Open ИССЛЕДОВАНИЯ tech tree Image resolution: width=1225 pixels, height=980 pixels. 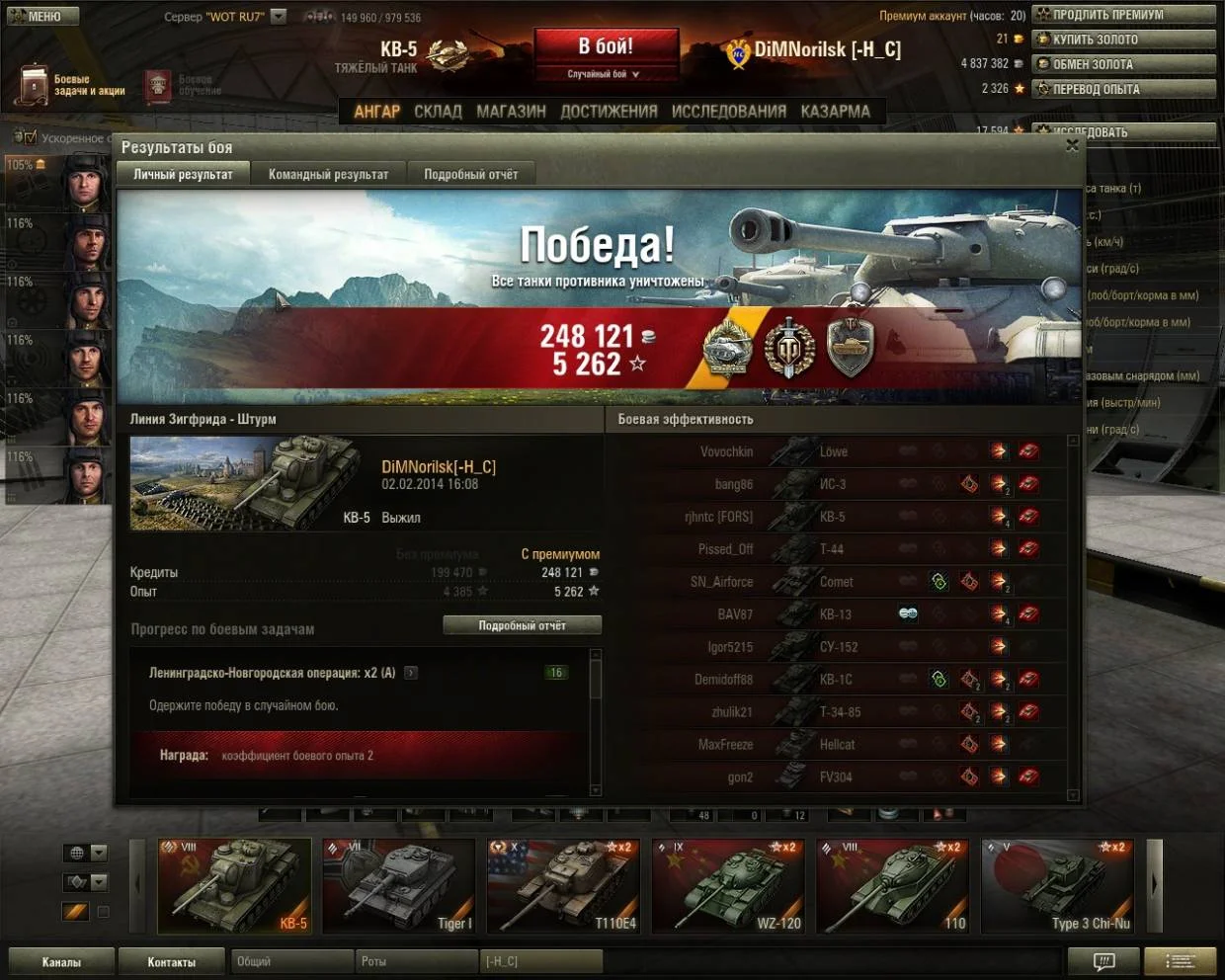pyautogui.click(x=729, y=112)
